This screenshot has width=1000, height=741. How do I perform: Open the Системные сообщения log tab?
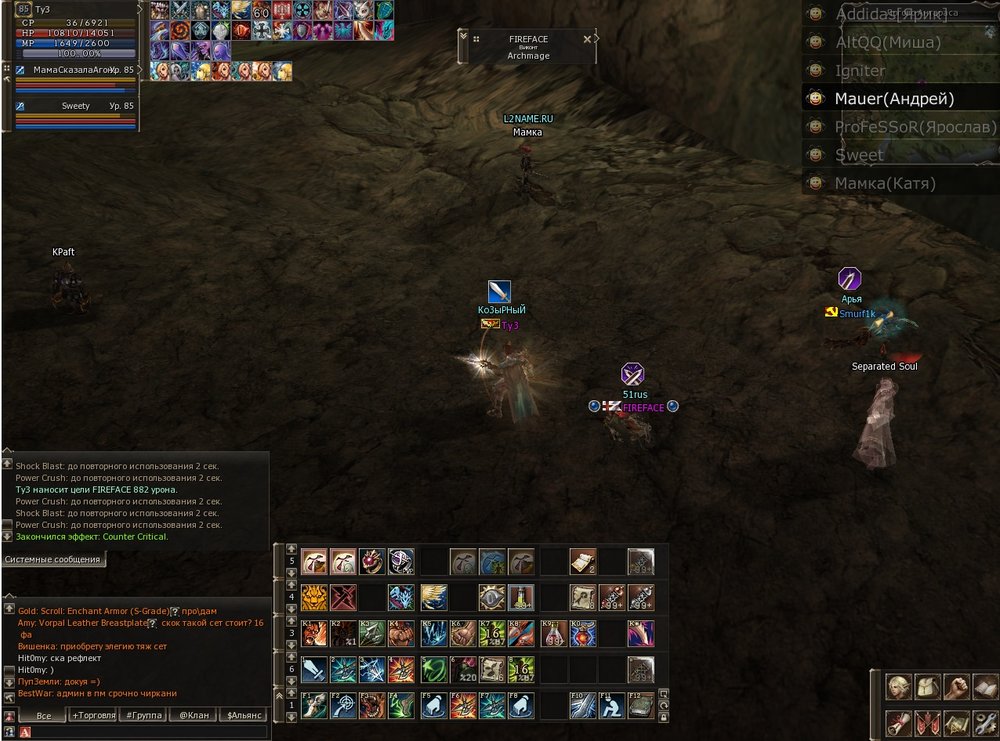(52, 560)
